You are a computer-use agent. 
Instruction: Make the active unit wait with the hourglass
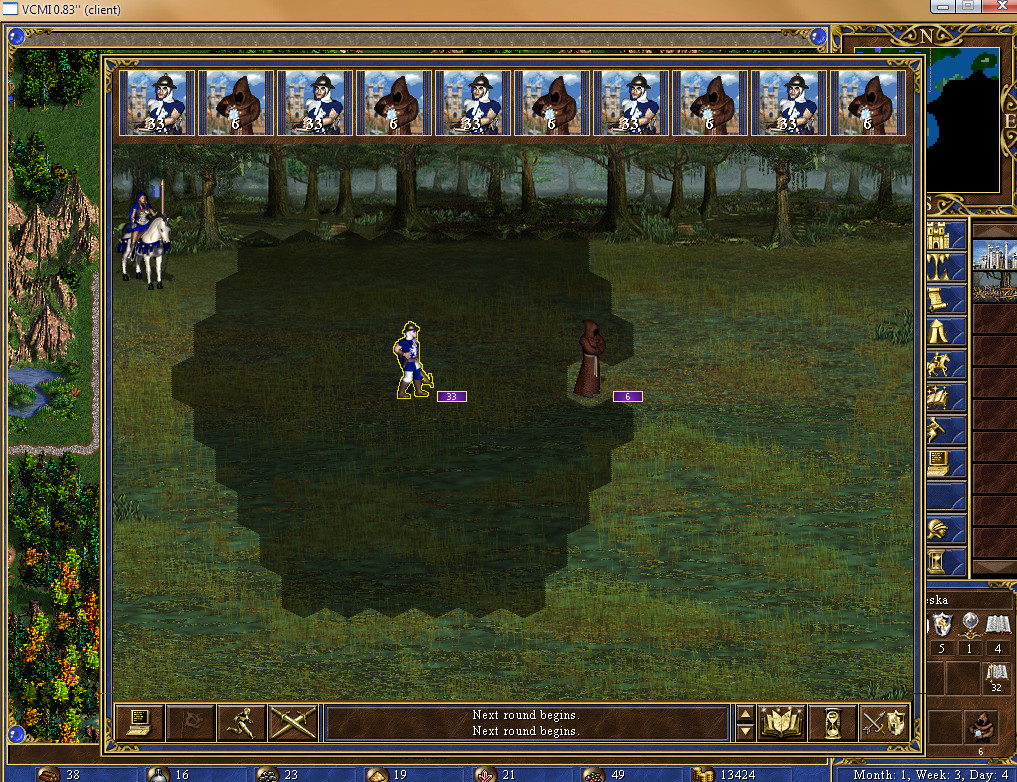pyautogui.click(x=834, y=723)
